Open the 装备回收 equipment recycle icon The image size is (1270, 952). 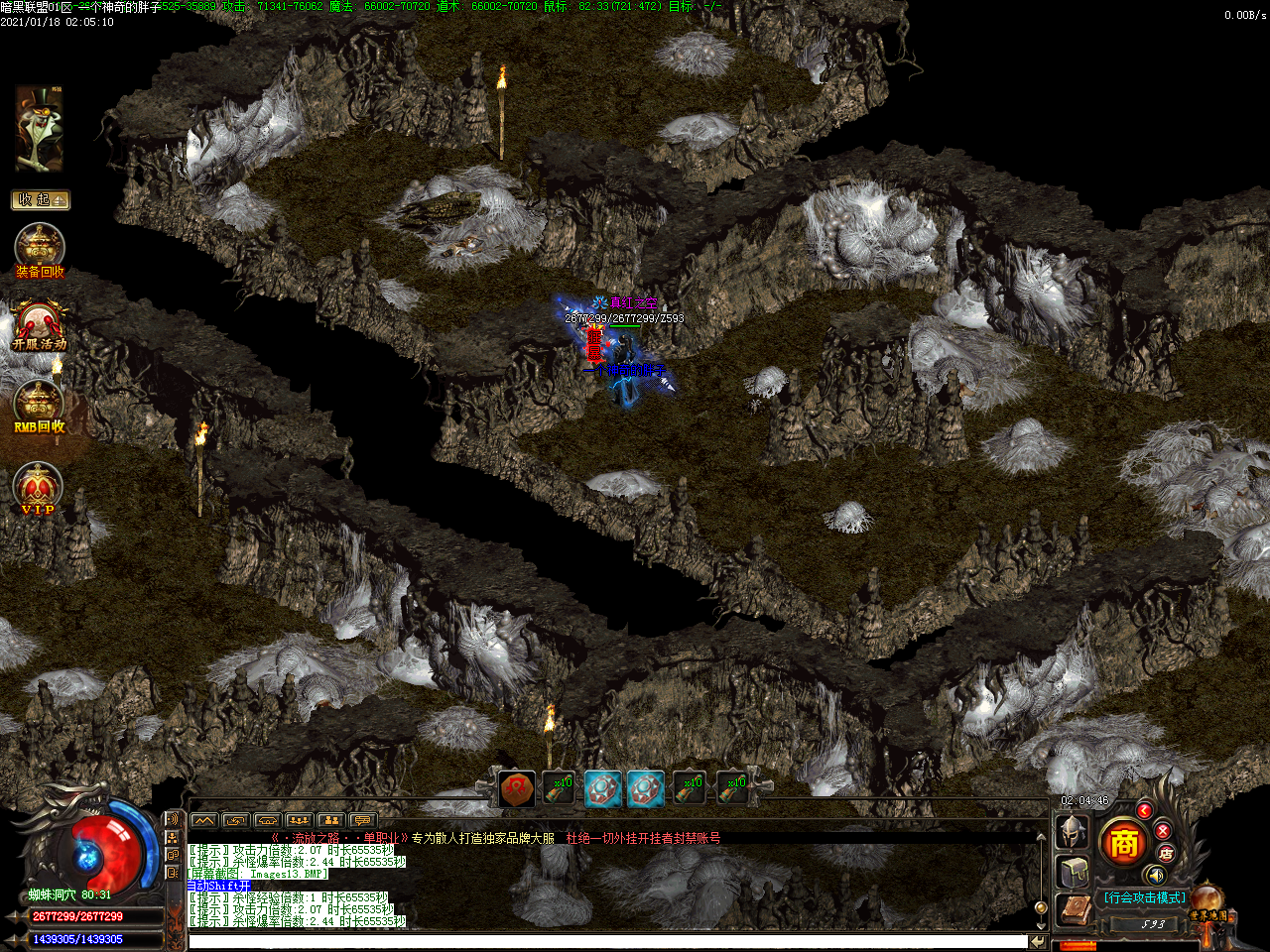[x=40, y=250]
